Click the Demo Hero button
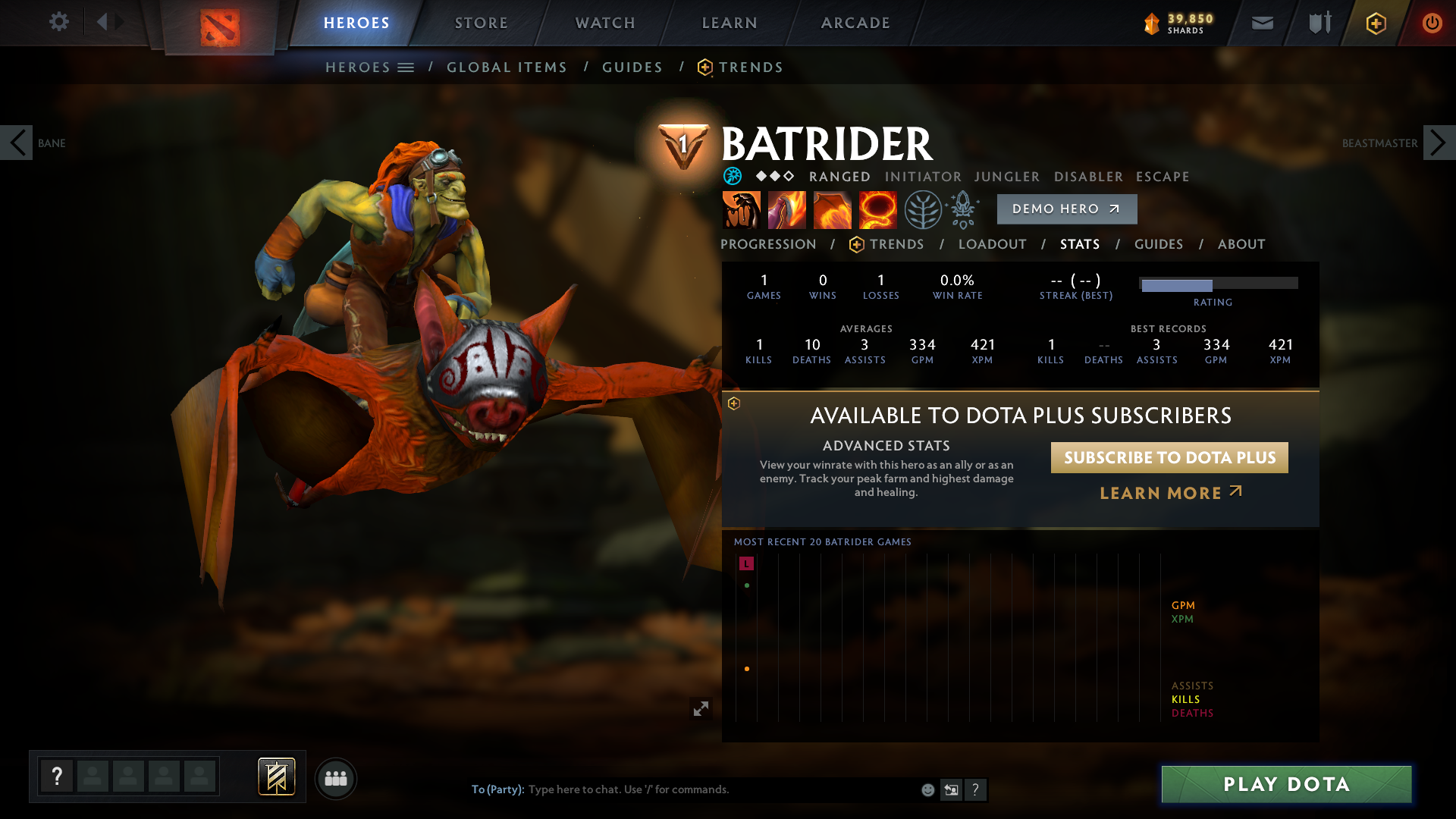The width and height of the screenshot is (1456, 819). 1066,209
